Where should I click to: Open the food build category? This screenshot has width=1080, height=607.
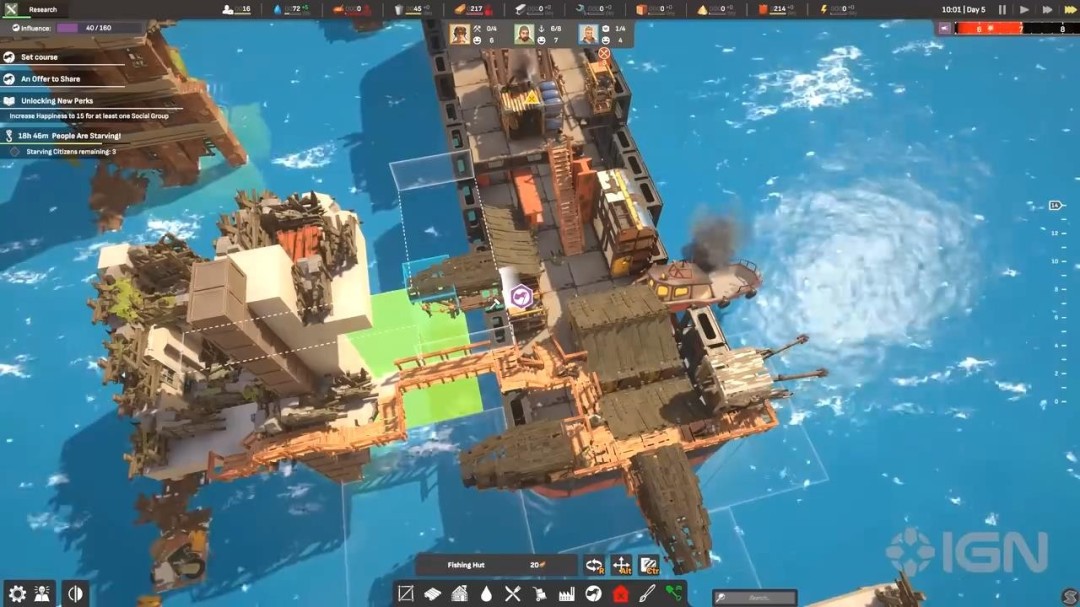tap(513, 593)
